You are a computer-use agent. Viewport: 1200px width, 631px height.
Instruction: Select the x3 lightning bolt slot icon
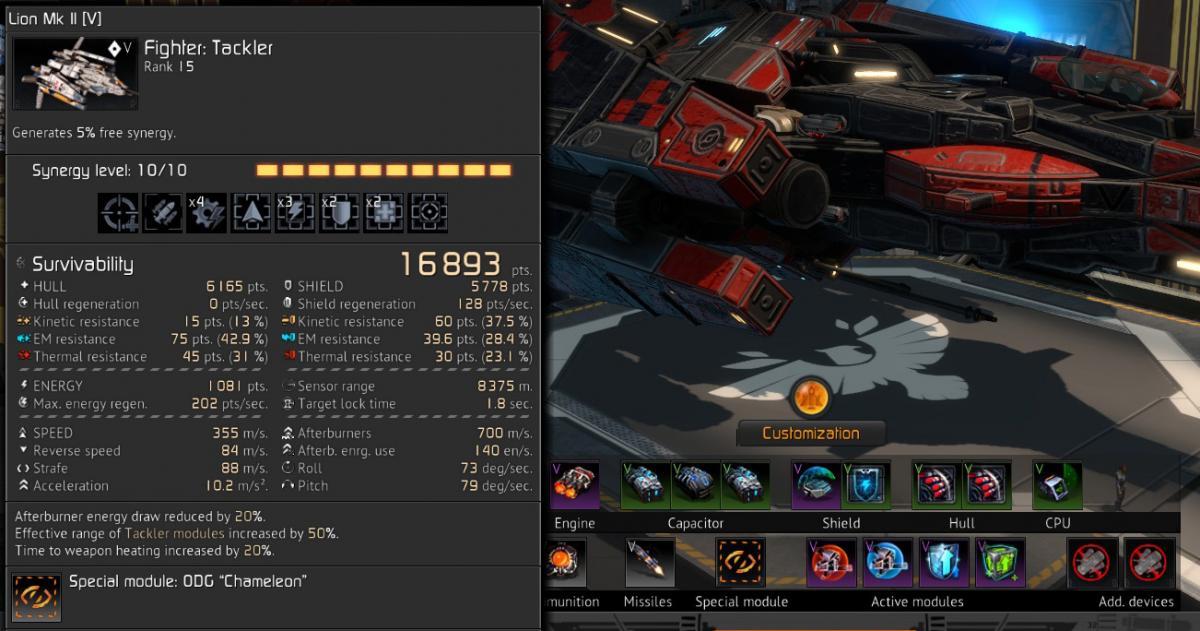click(x=295, y=213)
